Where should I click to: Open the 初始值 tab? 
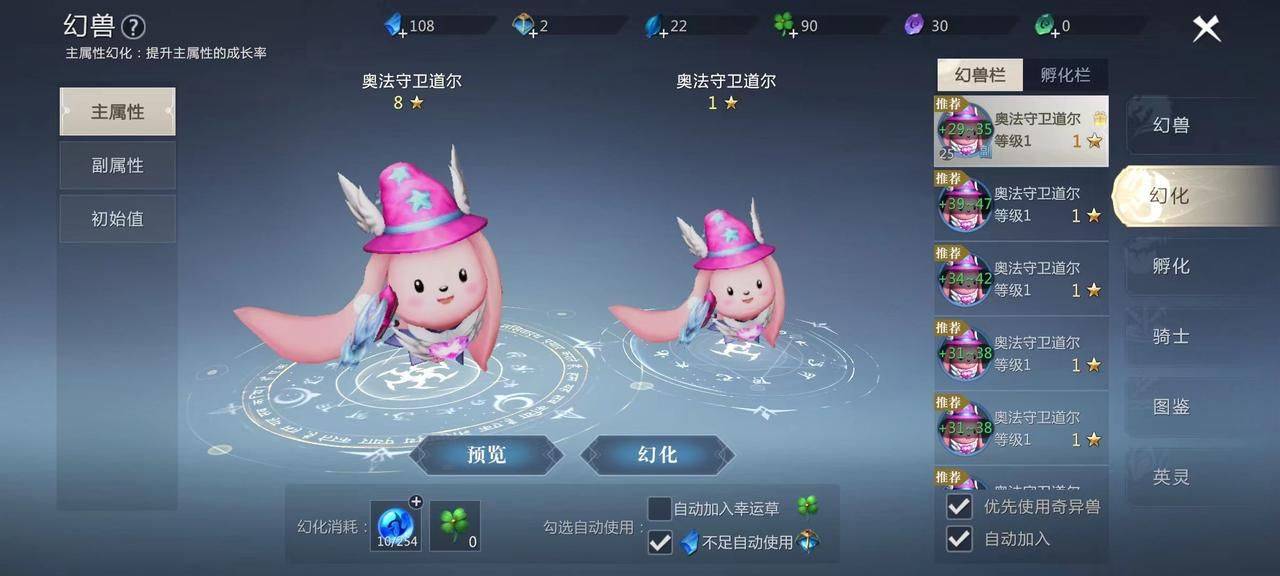(x=118, y=218)
